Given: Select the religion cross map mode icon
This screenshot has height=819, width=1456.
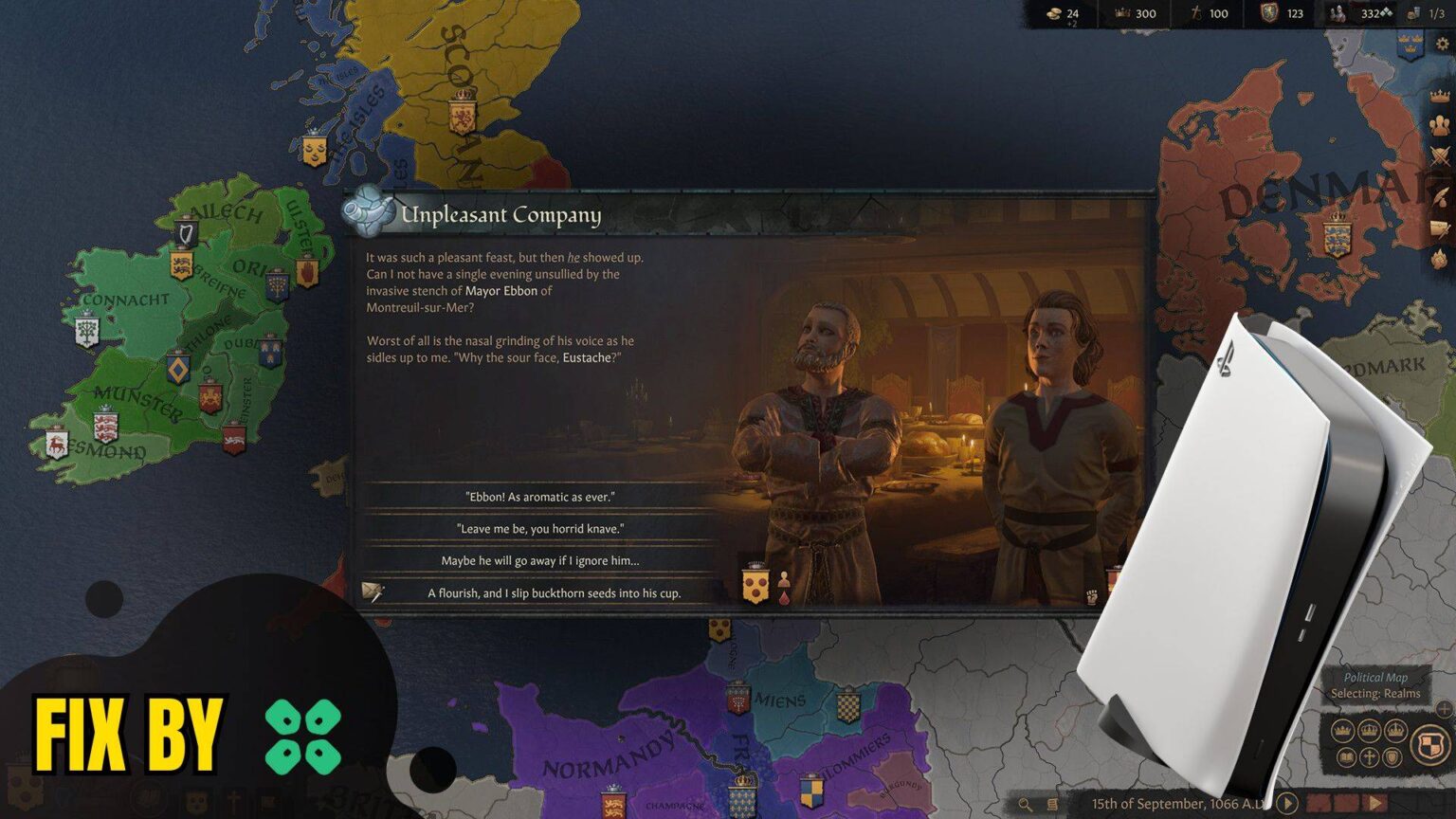Looking at the screenshot, I should pyautogui.click(x=1369, y=755).
